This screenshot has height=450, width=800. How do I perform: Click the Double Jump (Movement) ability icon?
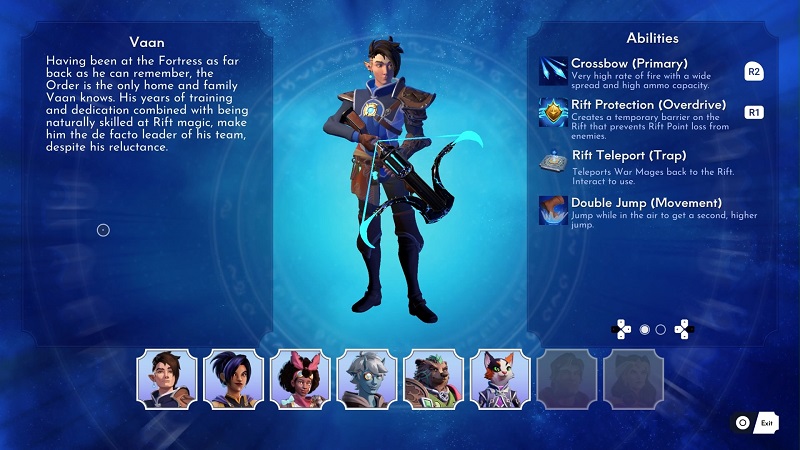(x=553, y=210)
